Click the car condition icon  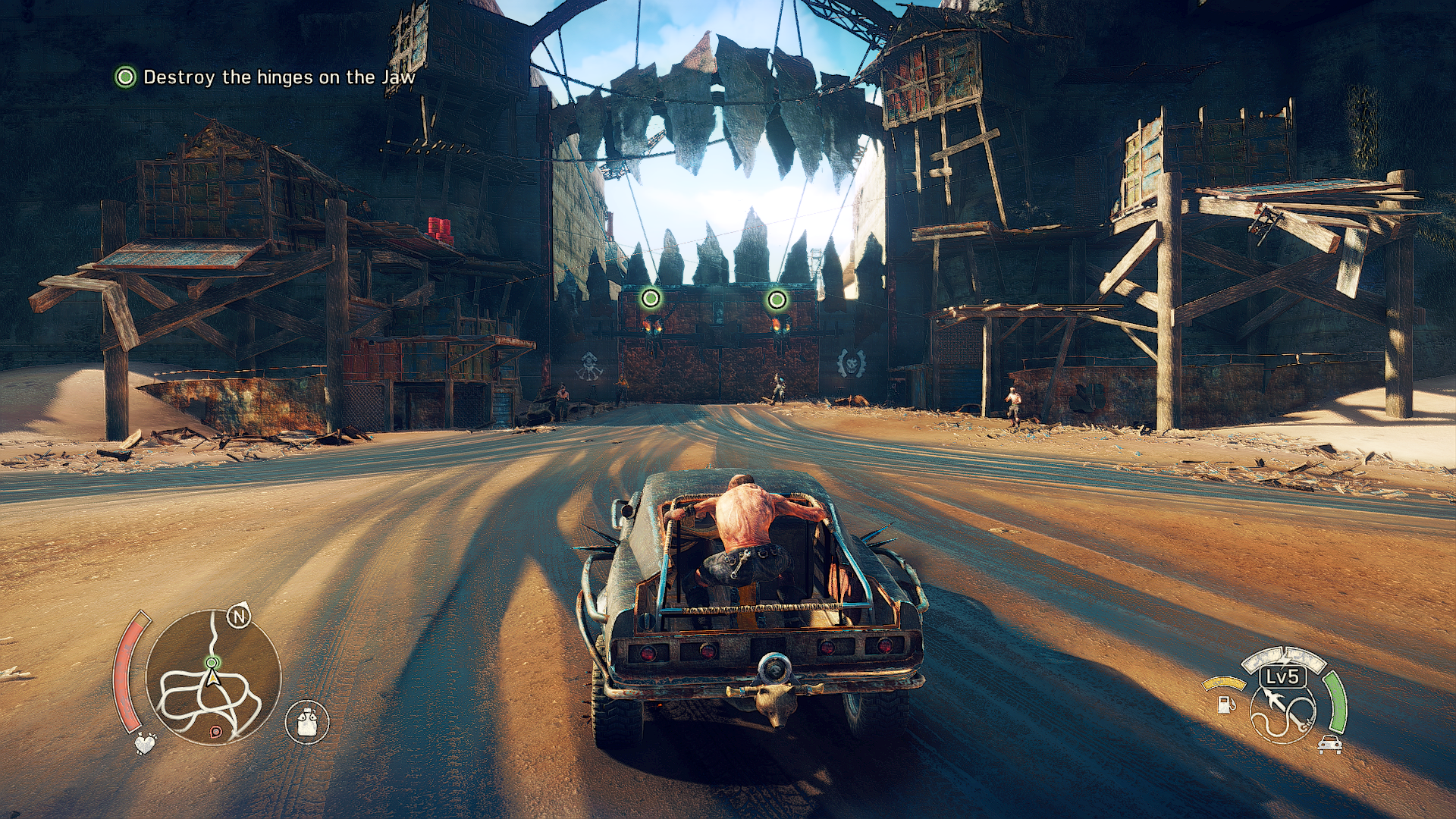(1329, 745)
